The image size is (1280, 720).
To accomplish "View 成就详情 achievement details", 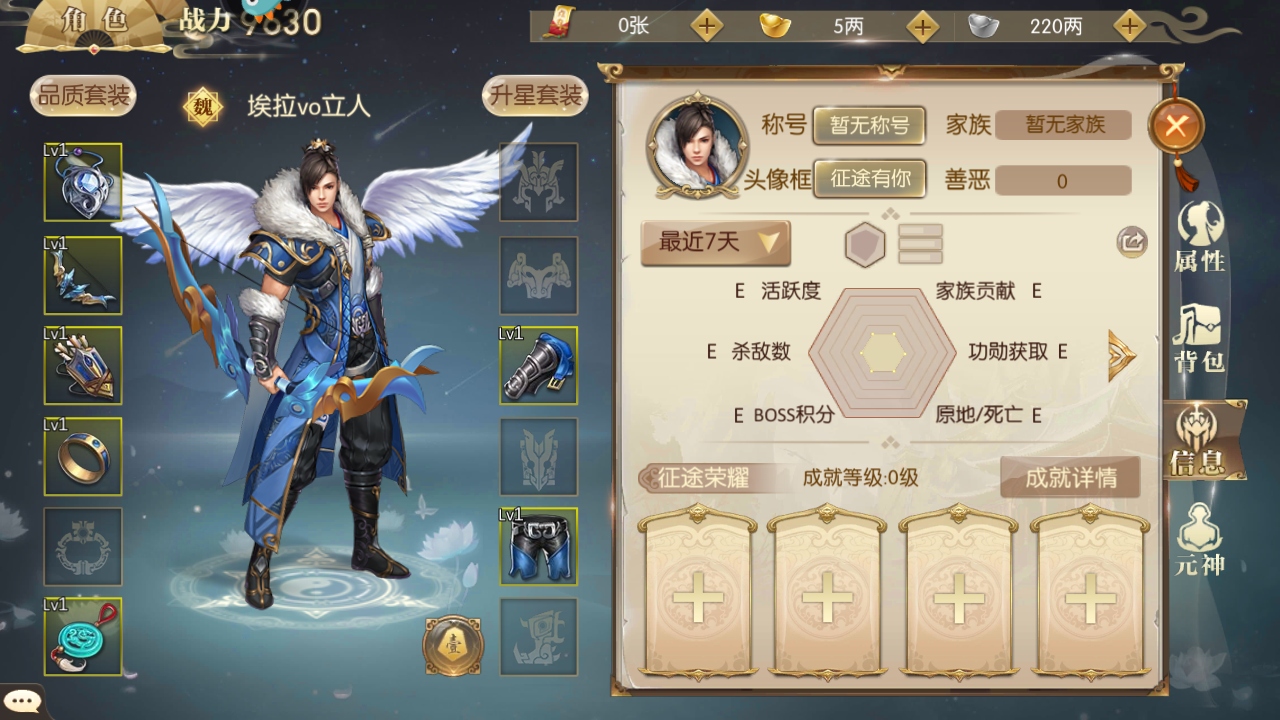I will [x=1070, y=478].
